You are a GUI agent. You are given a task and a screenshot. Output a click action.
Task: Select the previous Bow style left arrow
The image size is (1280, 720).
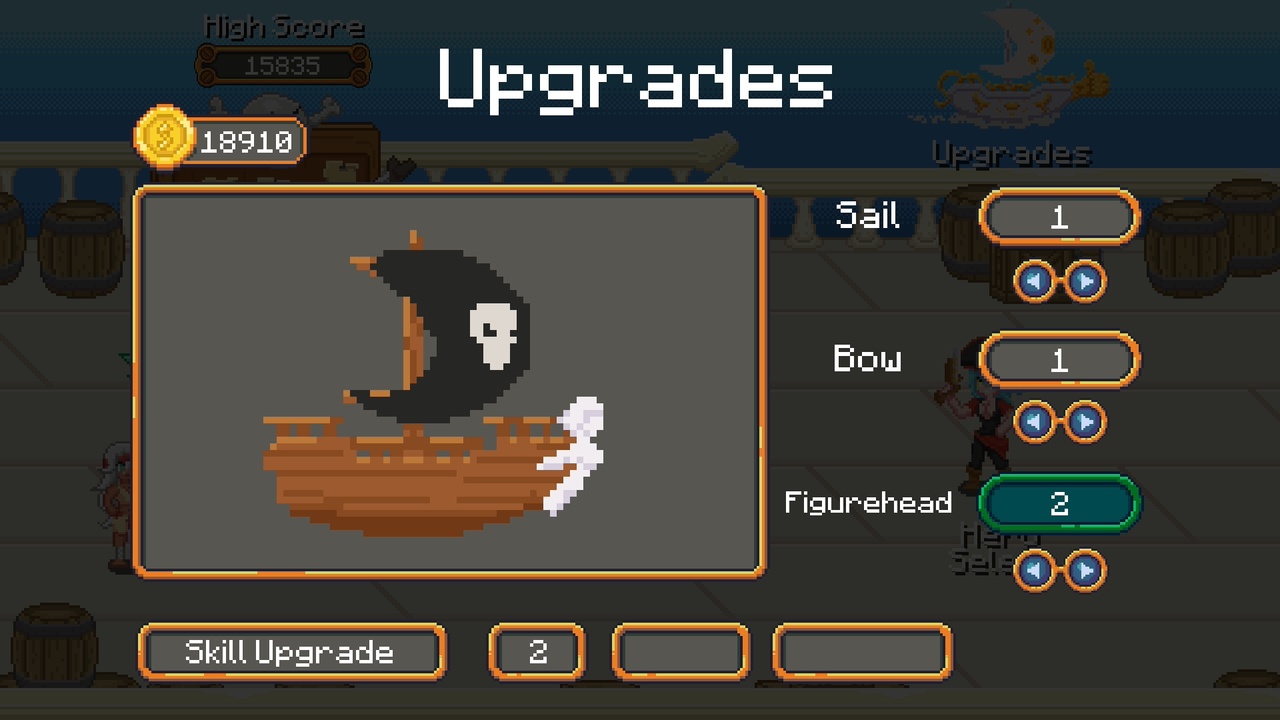pos(1035,422)
